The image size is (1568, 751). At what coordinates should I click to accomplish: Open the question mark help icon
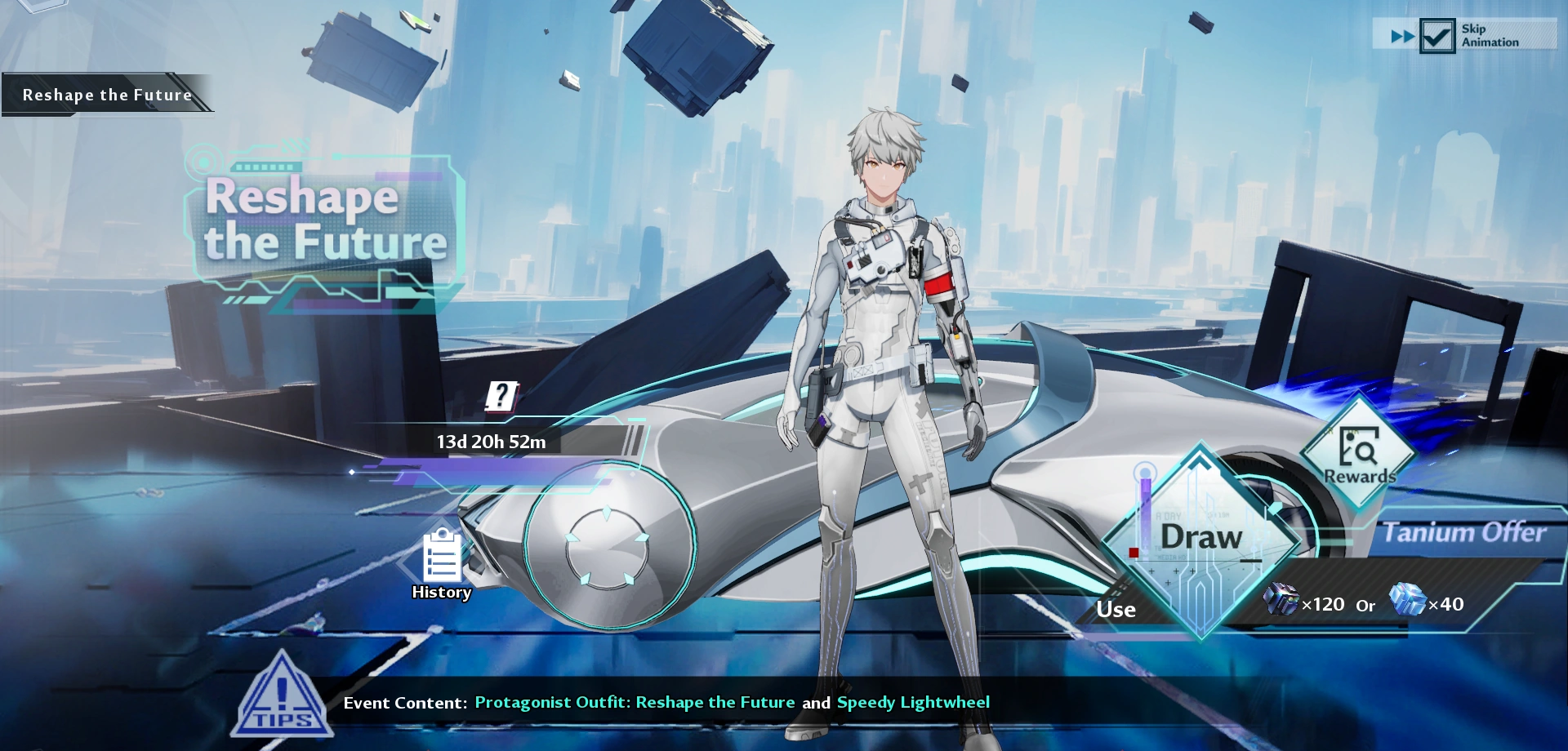(501, 397)
